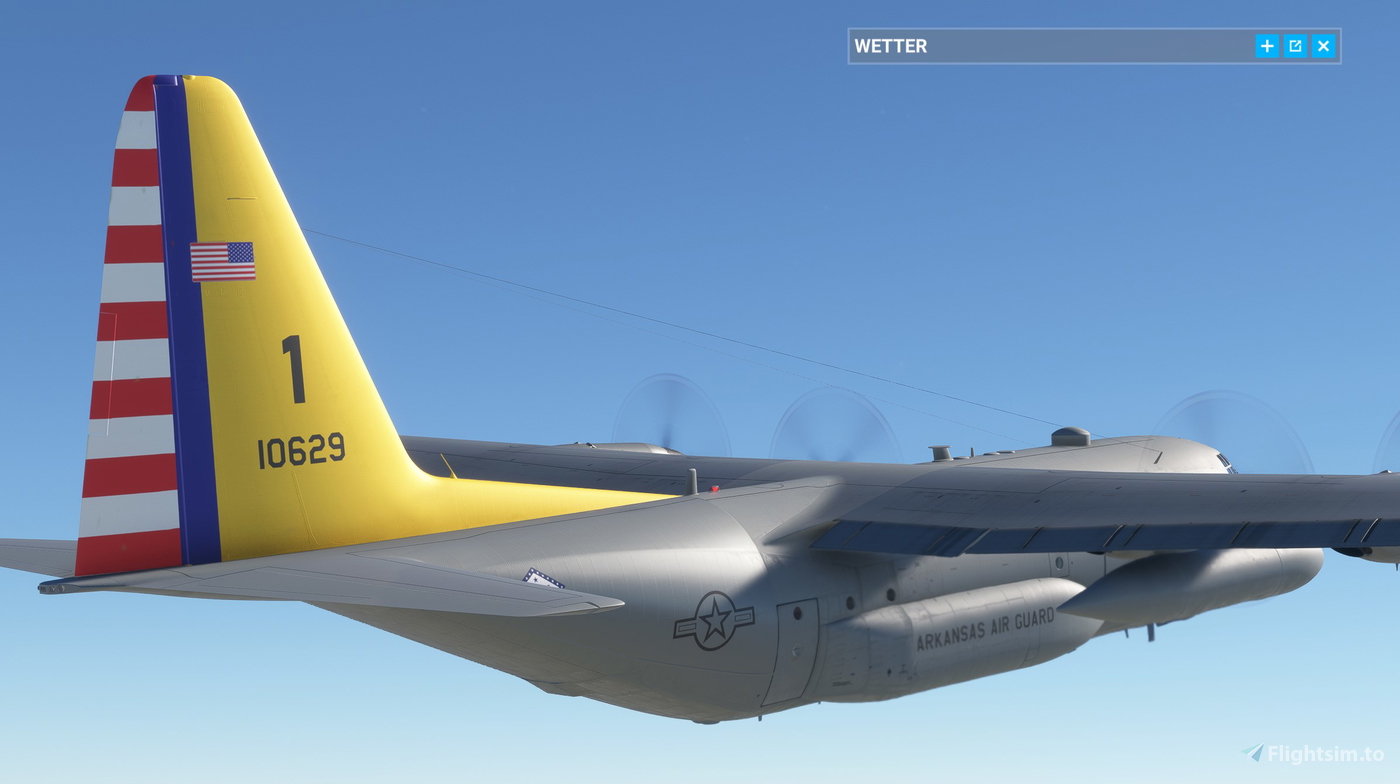1400x784 pixels.
Task: Open the WETTER panel in a separate window
Action: (x=1295, y=45)
